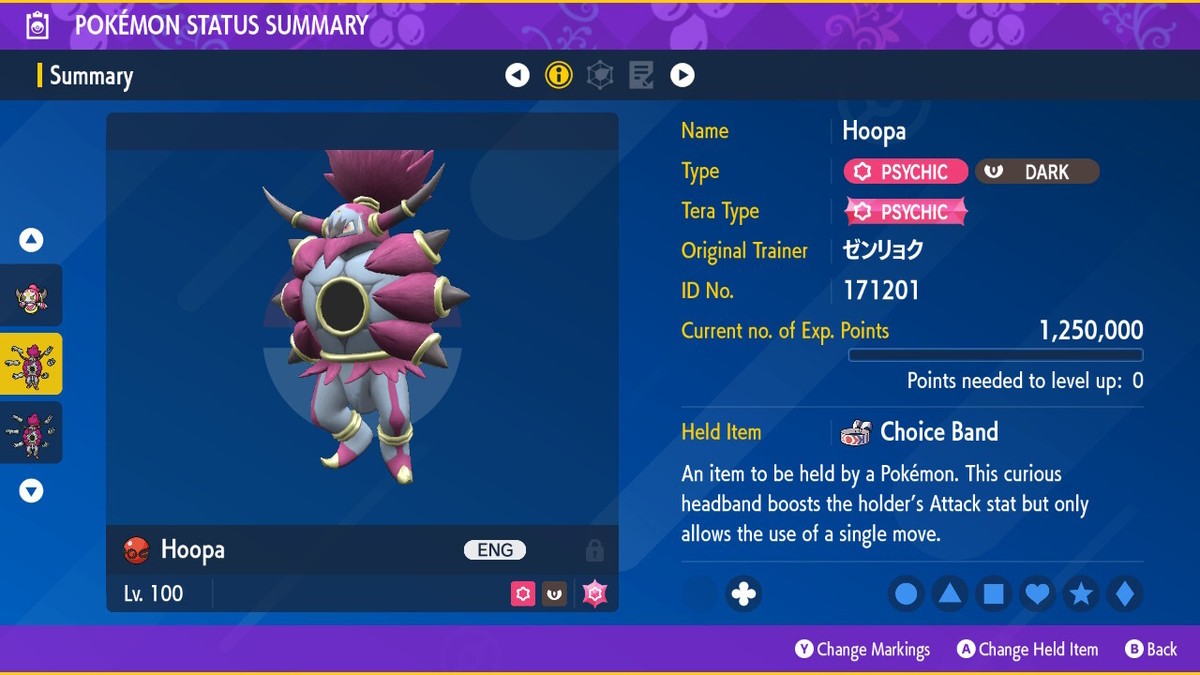Select the Hoopa Confined party thumbnail

[x=32, y=297]
